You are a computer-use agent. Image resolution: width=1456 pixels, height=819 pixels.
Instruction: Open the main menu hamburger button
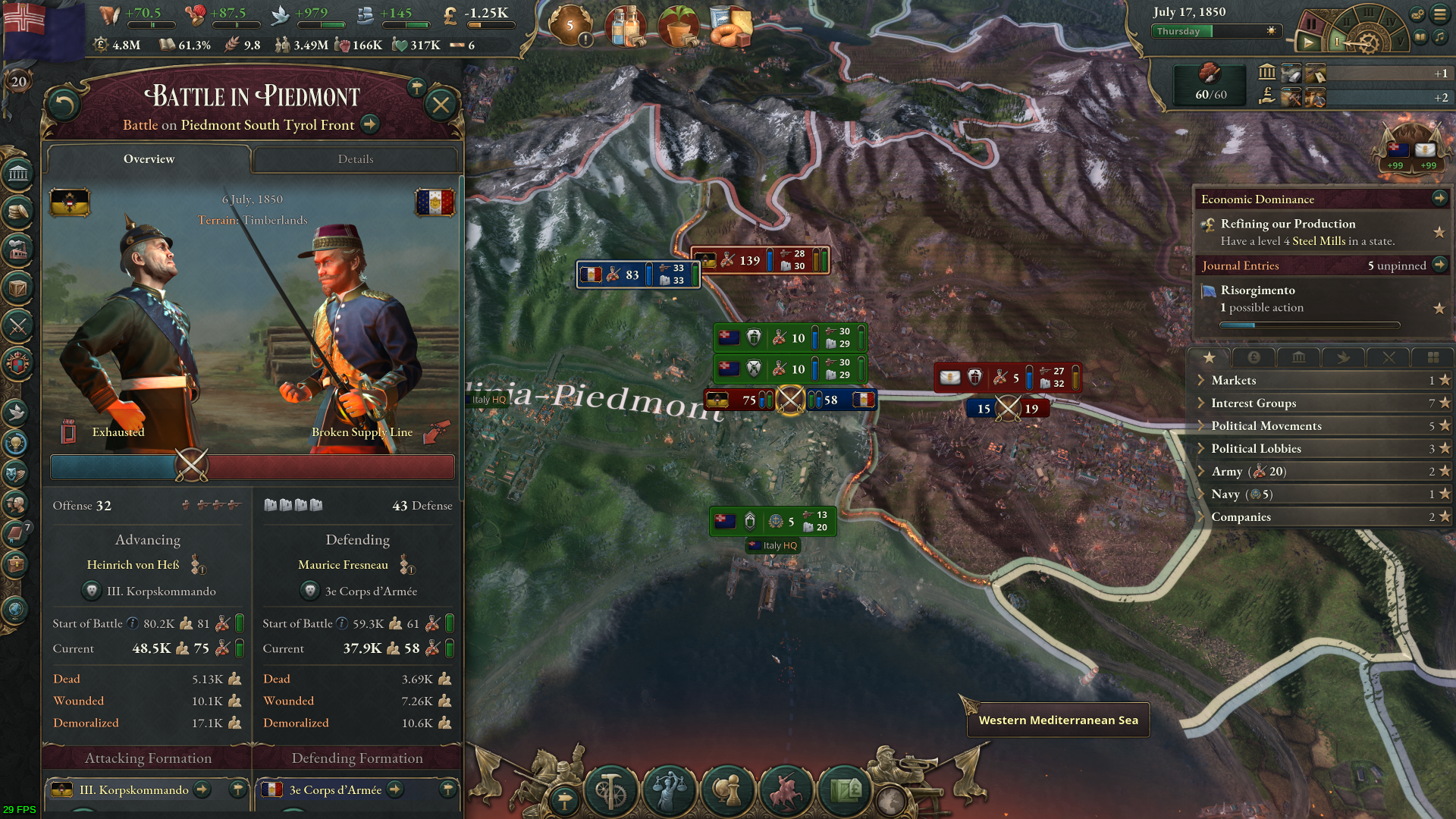click(x=1439, y=14)
